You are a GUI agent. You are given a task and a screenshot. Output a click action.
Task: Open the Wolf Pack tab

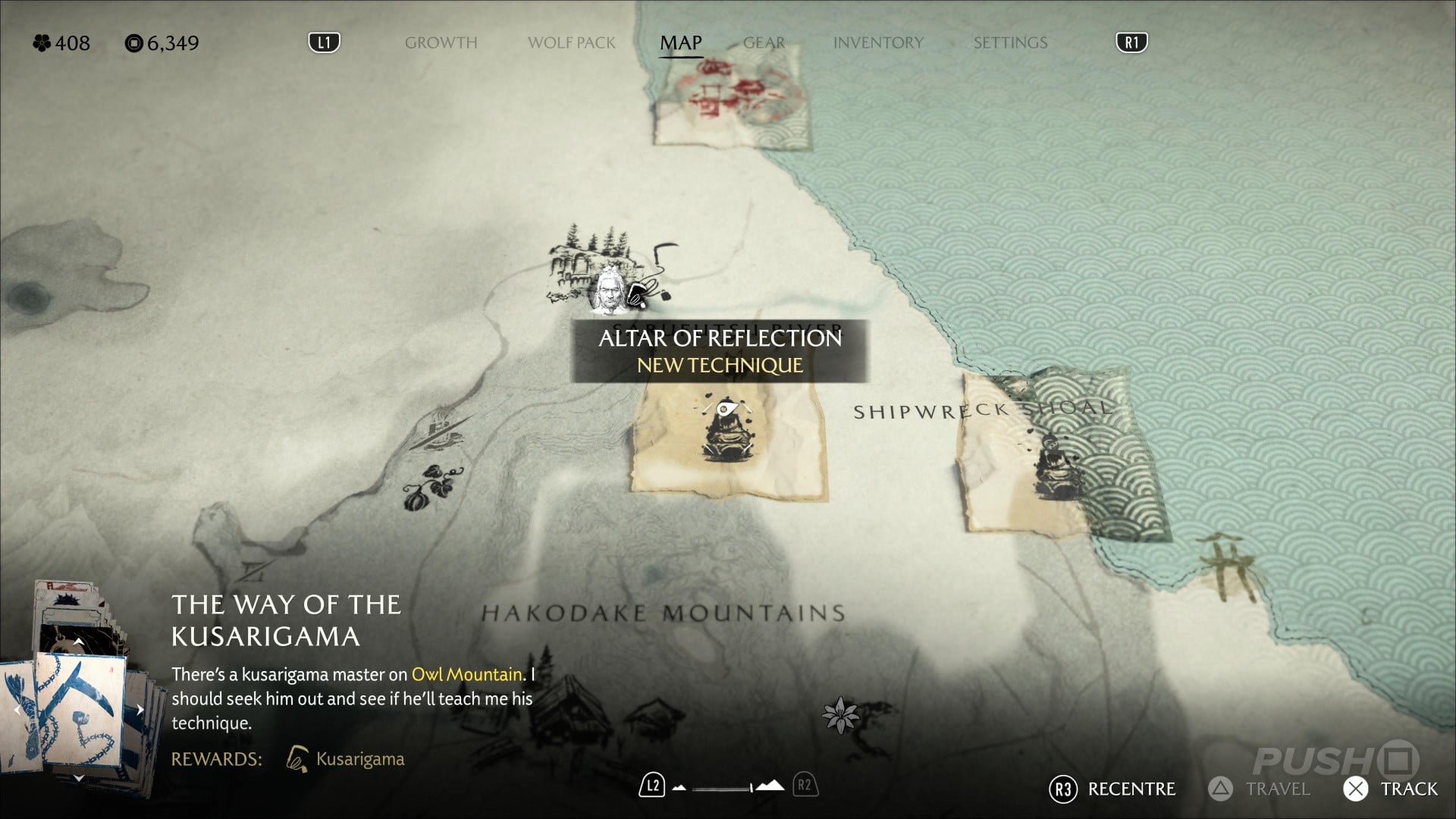coord(571,43)
